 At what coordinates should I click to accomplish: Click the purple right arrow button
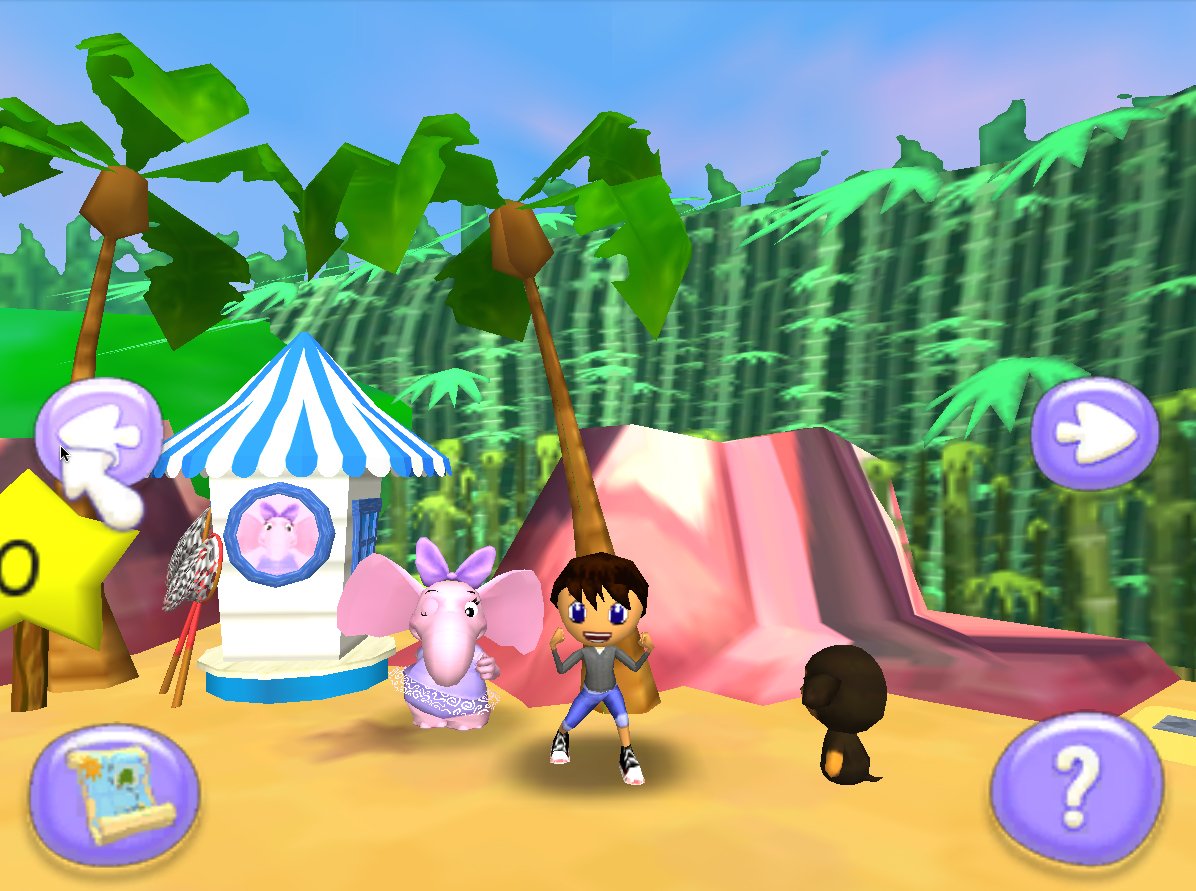(1094, 433)
